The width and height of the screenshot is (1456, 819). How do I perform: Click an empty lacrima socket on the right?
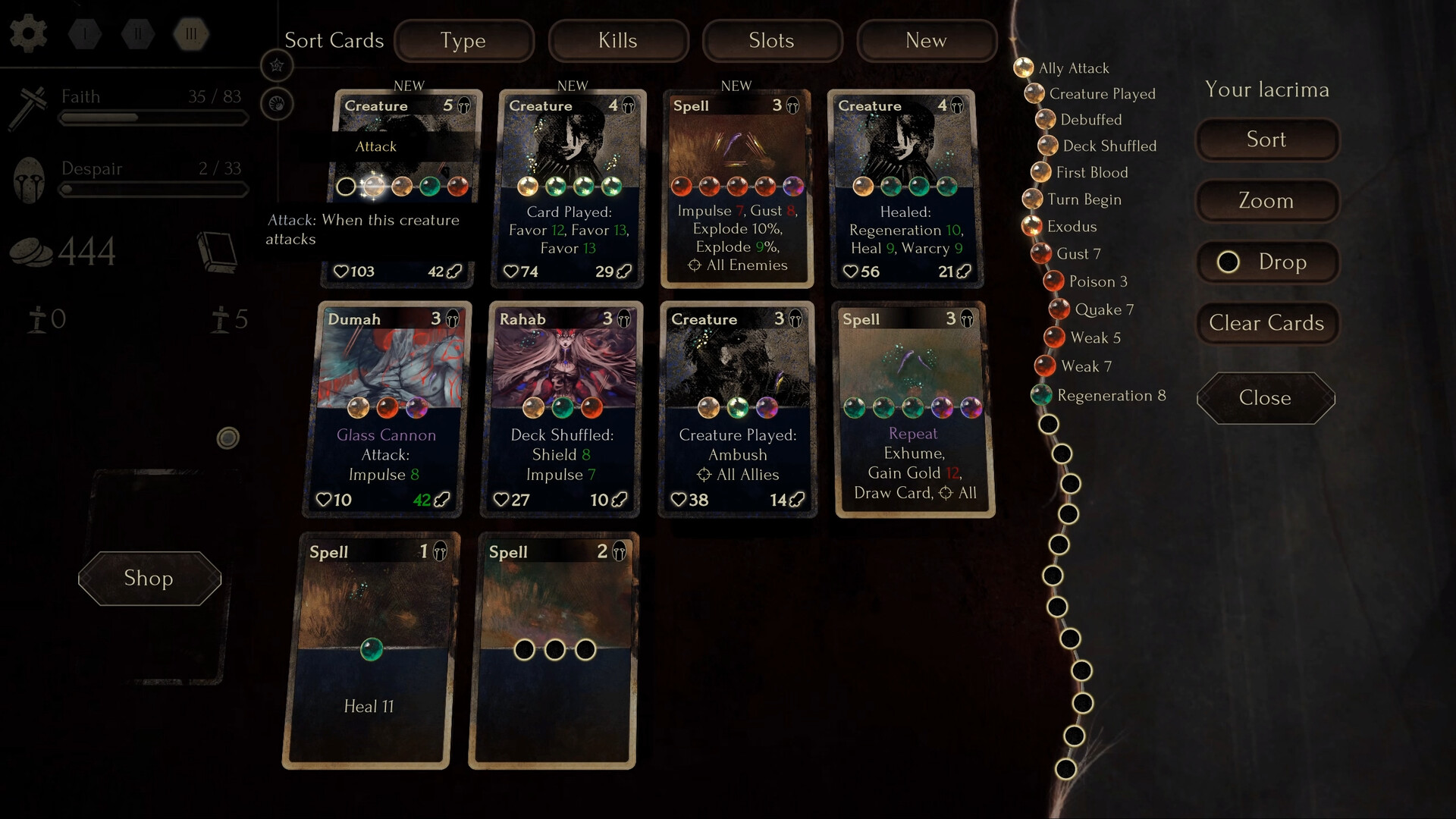[1050, 425]
